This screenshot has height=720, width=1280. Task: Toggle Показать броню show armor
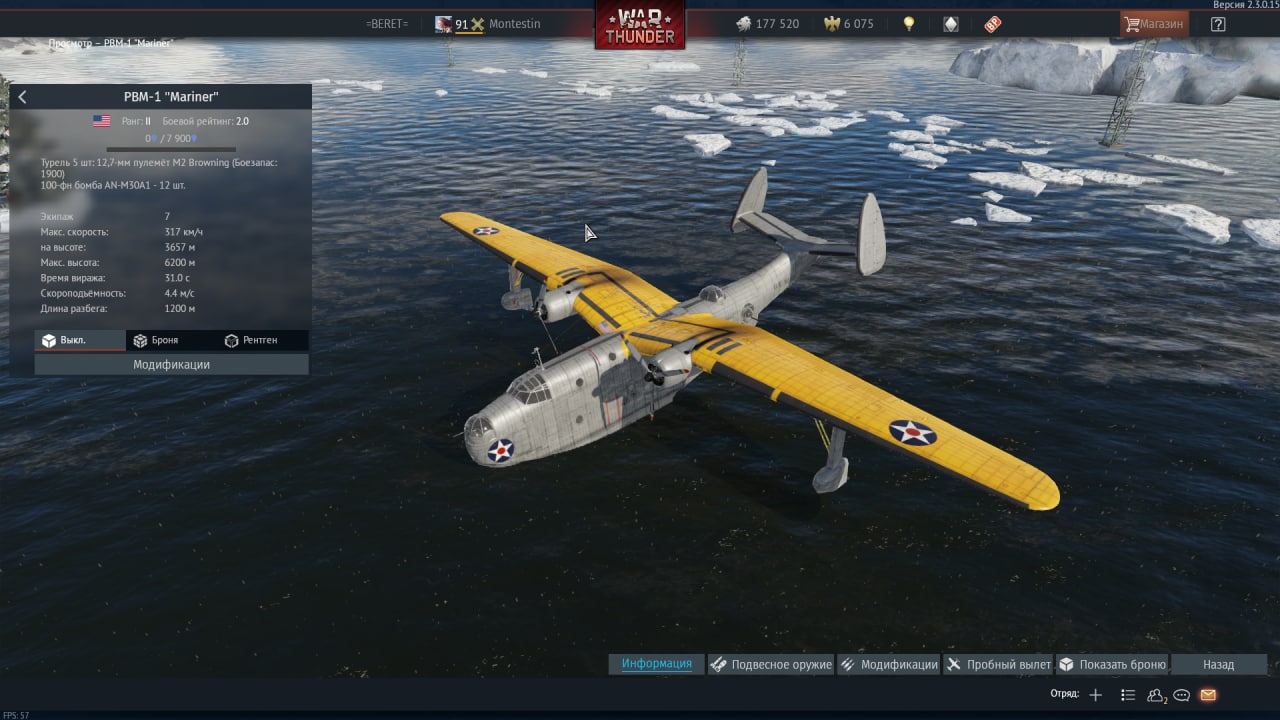tap(1112, 664)
